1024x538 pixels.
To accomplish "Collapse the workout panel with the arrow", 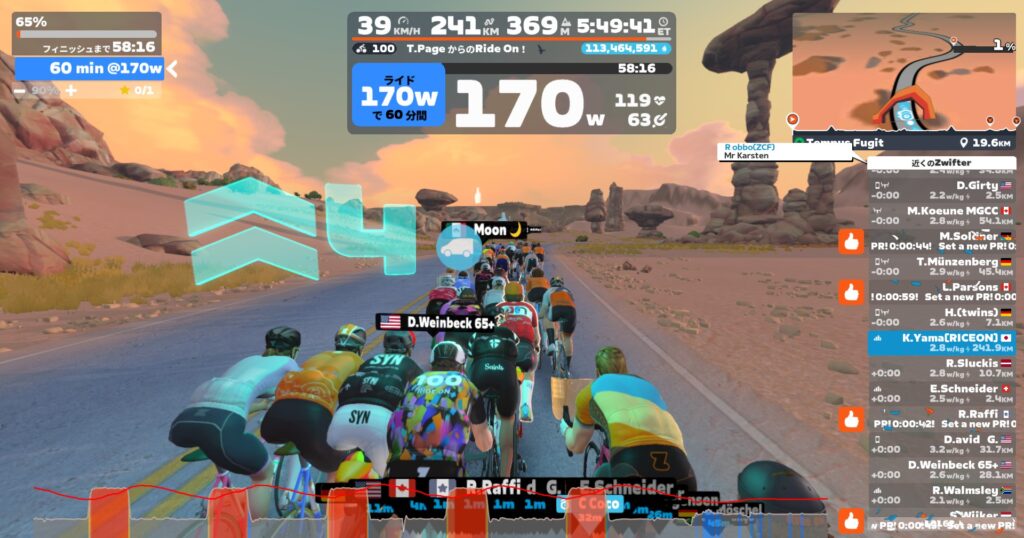I will [x=172, y=69].
